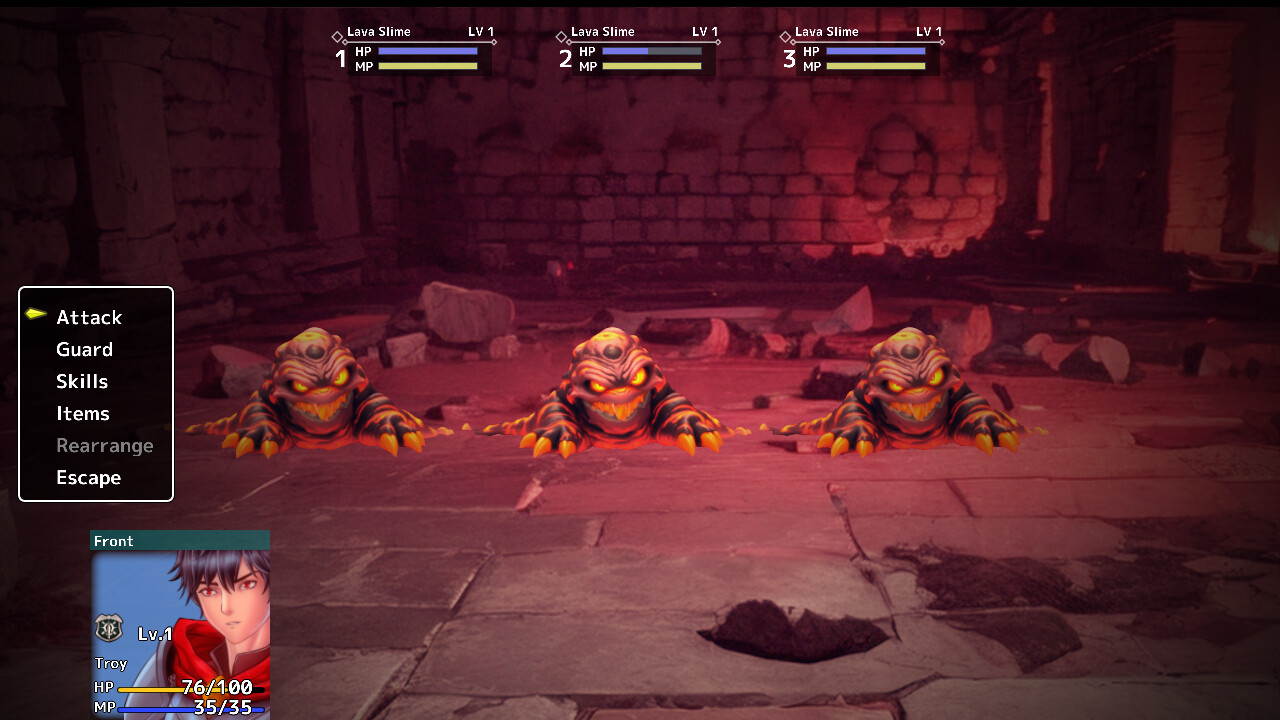
Task: Click the grayed-out Rearrange option
Action: click(105, 445)
